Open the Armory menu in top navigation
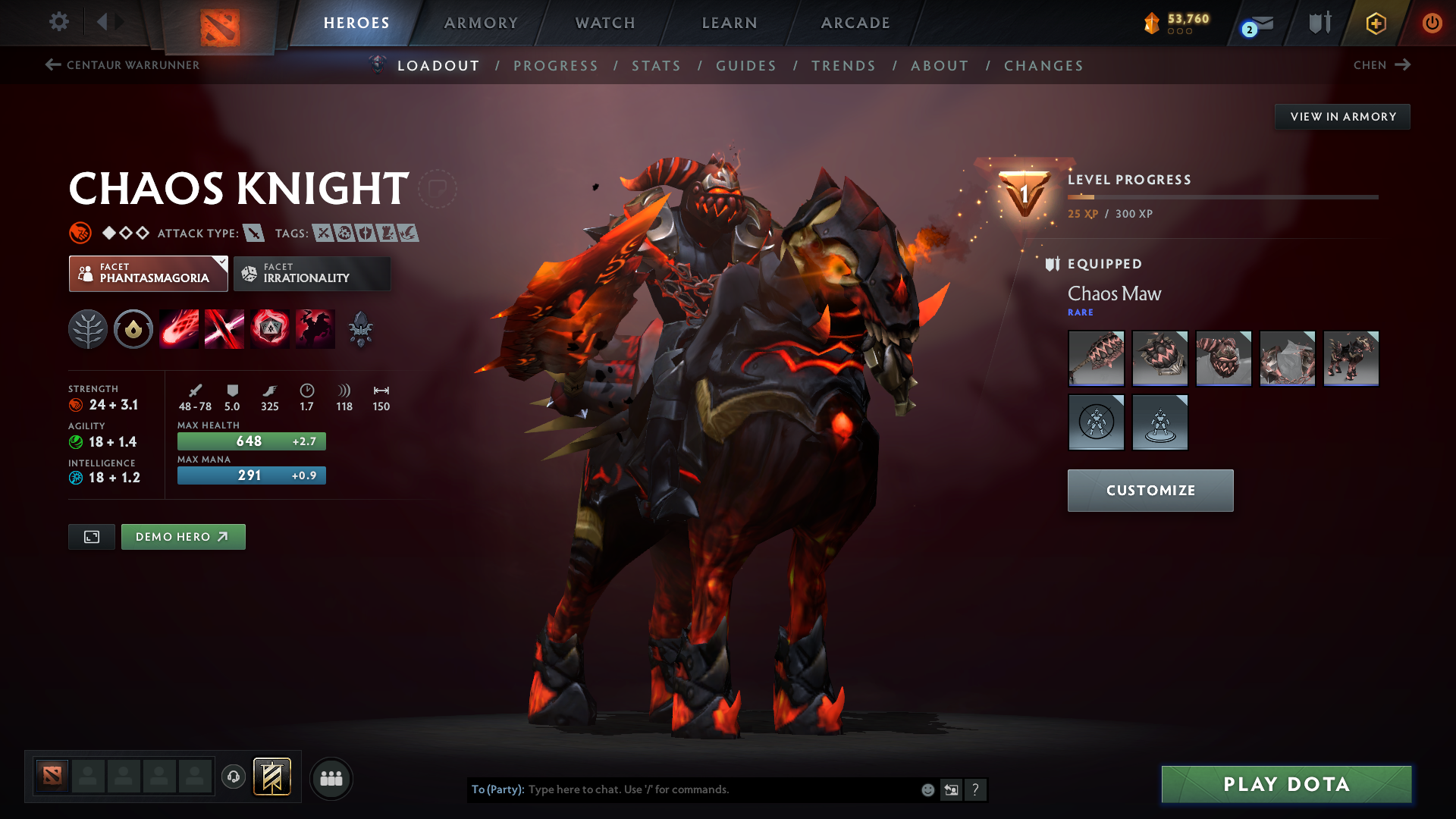The image size is (1456, 819). [x=481, y=23]
